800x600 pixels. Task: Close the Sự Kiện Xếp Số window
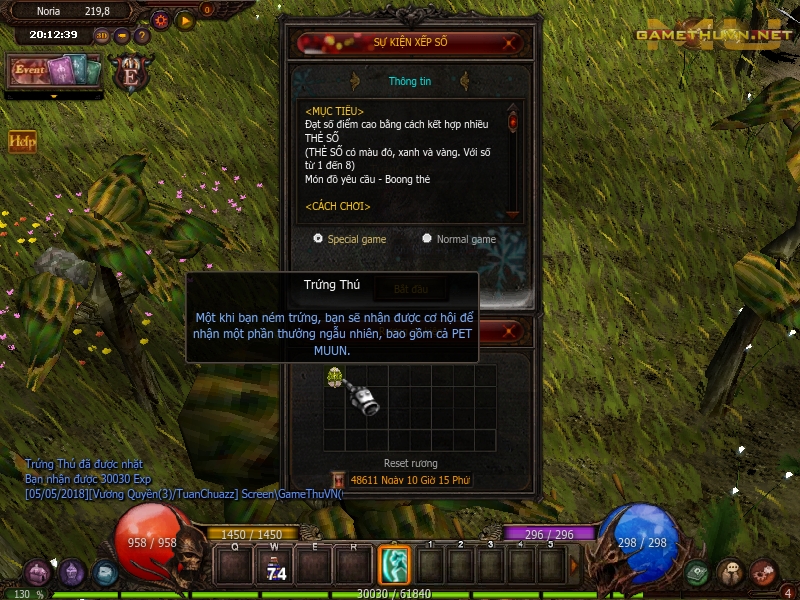511,43
